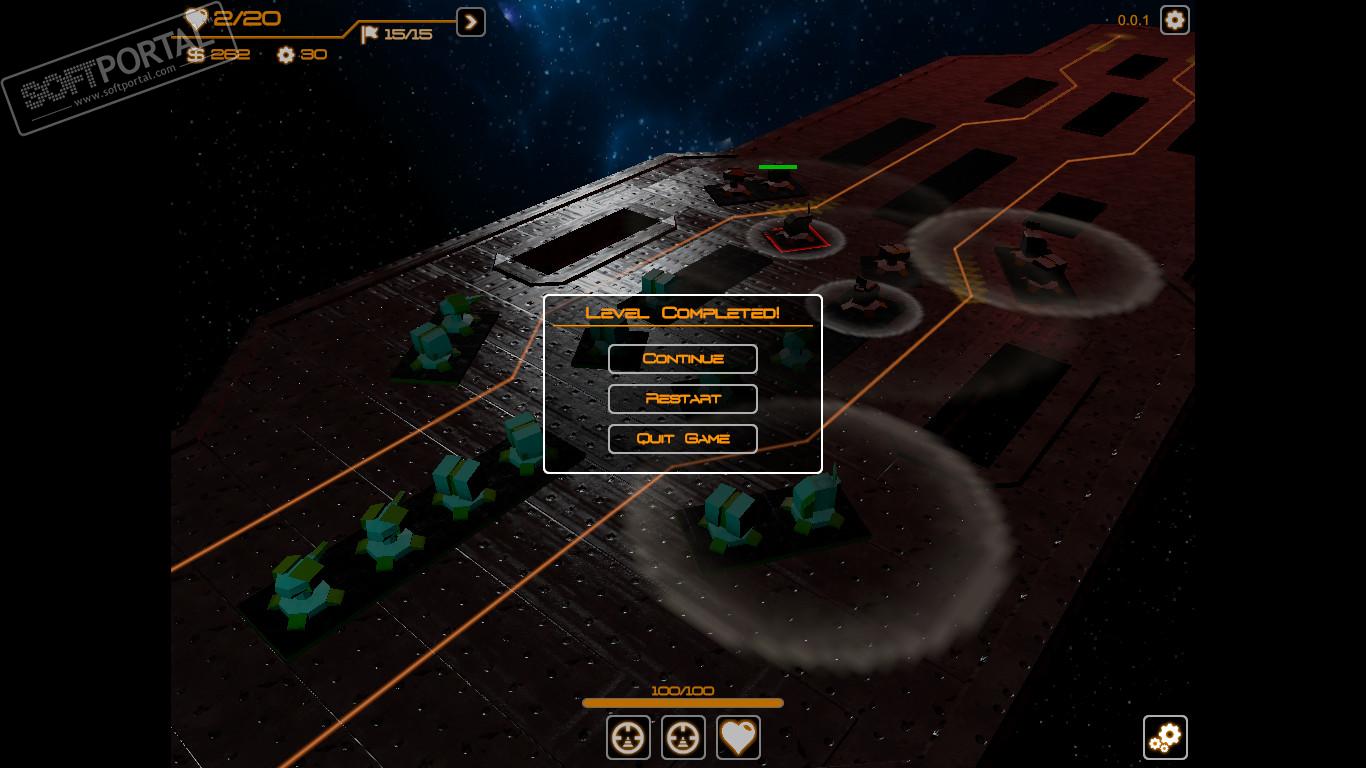
Task: Activate the heart ability icon
Action: pyautogui.click(x=738, y=738)
